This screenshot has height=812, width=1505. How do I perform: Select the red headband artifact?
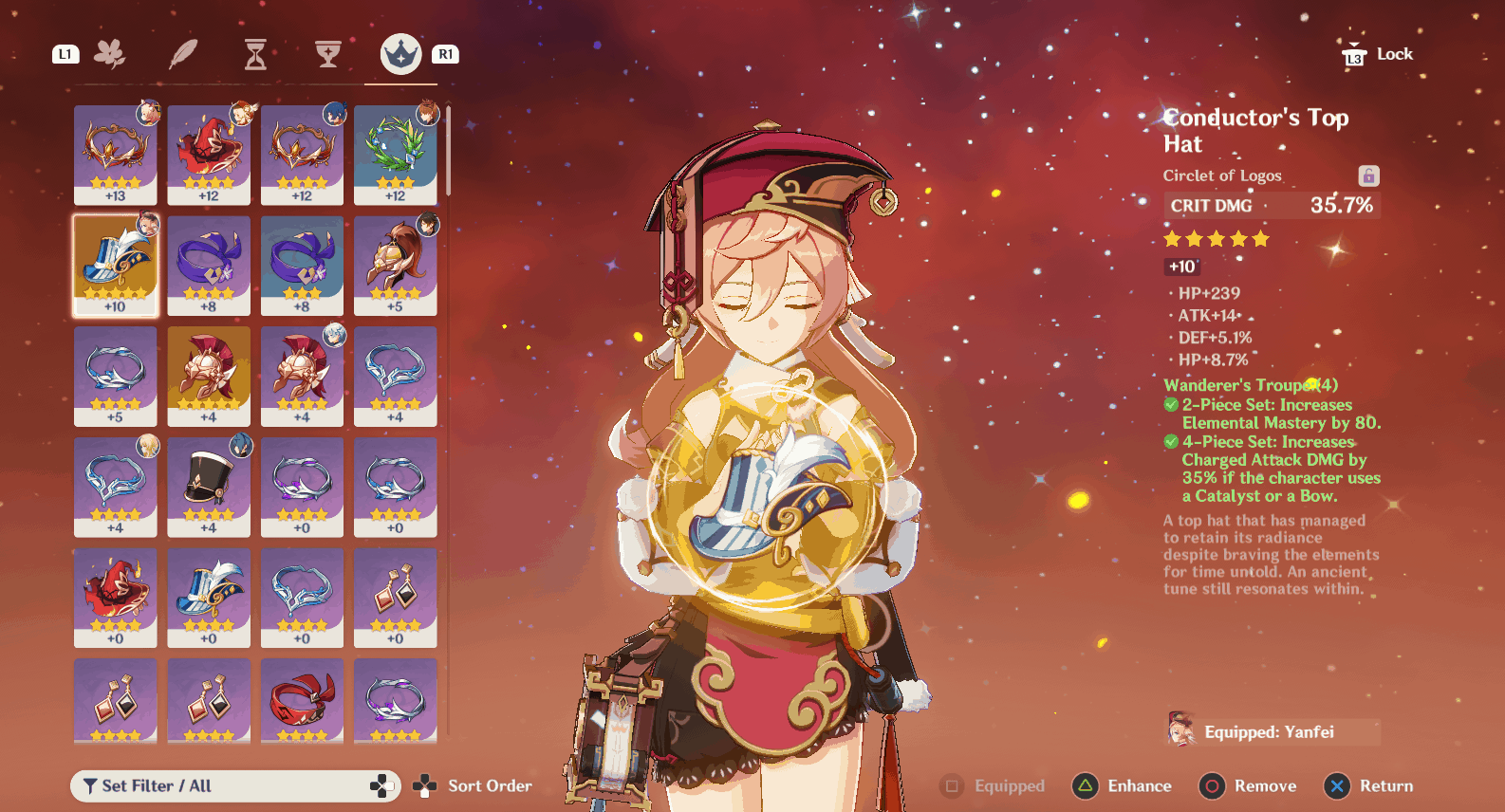[302, 700]
